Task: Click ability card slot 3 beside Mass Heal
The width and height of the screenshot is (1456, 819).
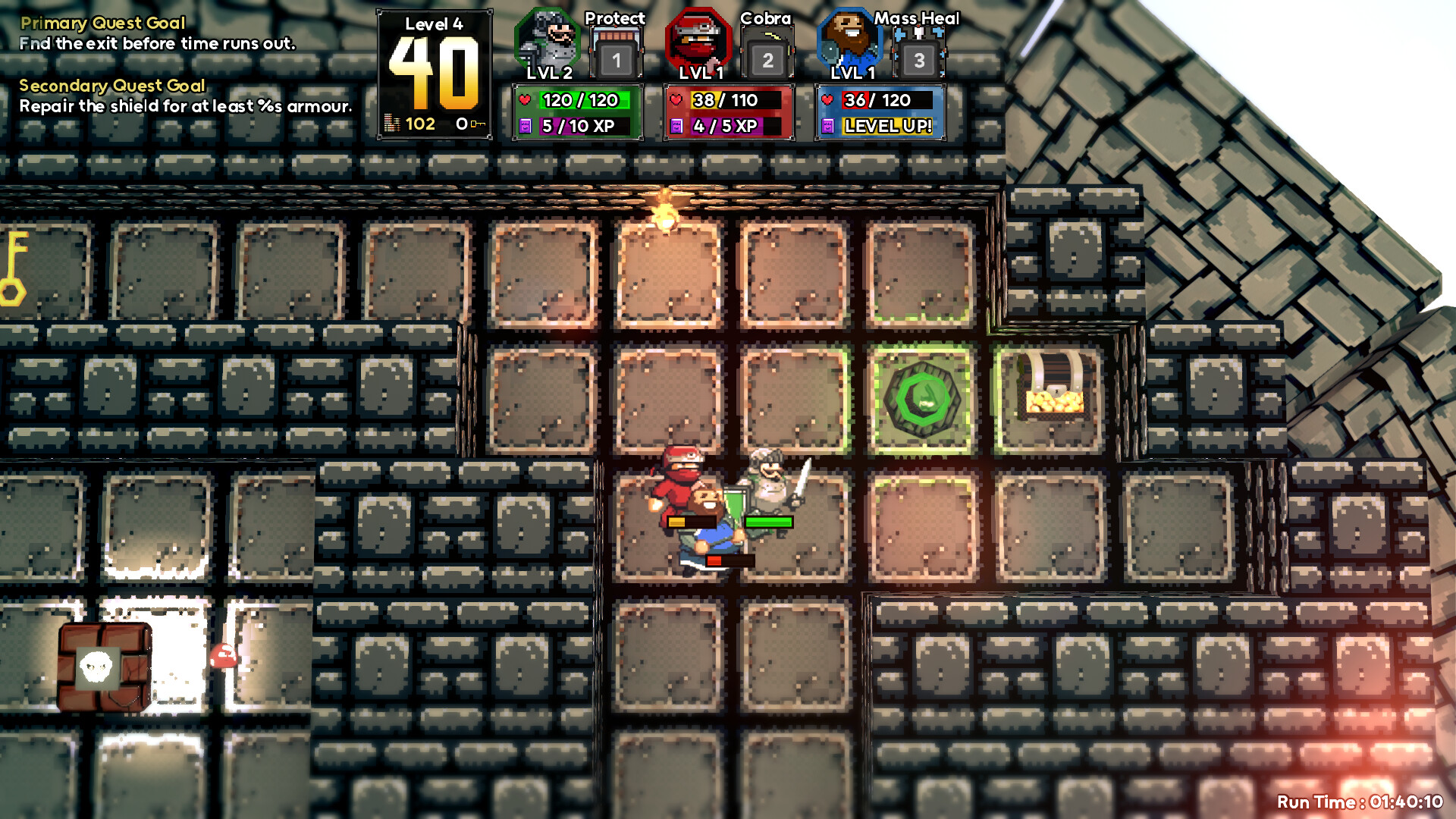Action: [x=919, y=59]
